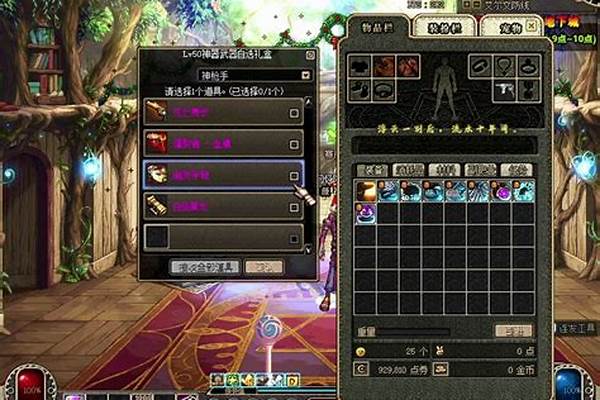Pick the fourth weapon row with gold icon
The height and width of the screenshot is (400, 600).
point(222,207)
